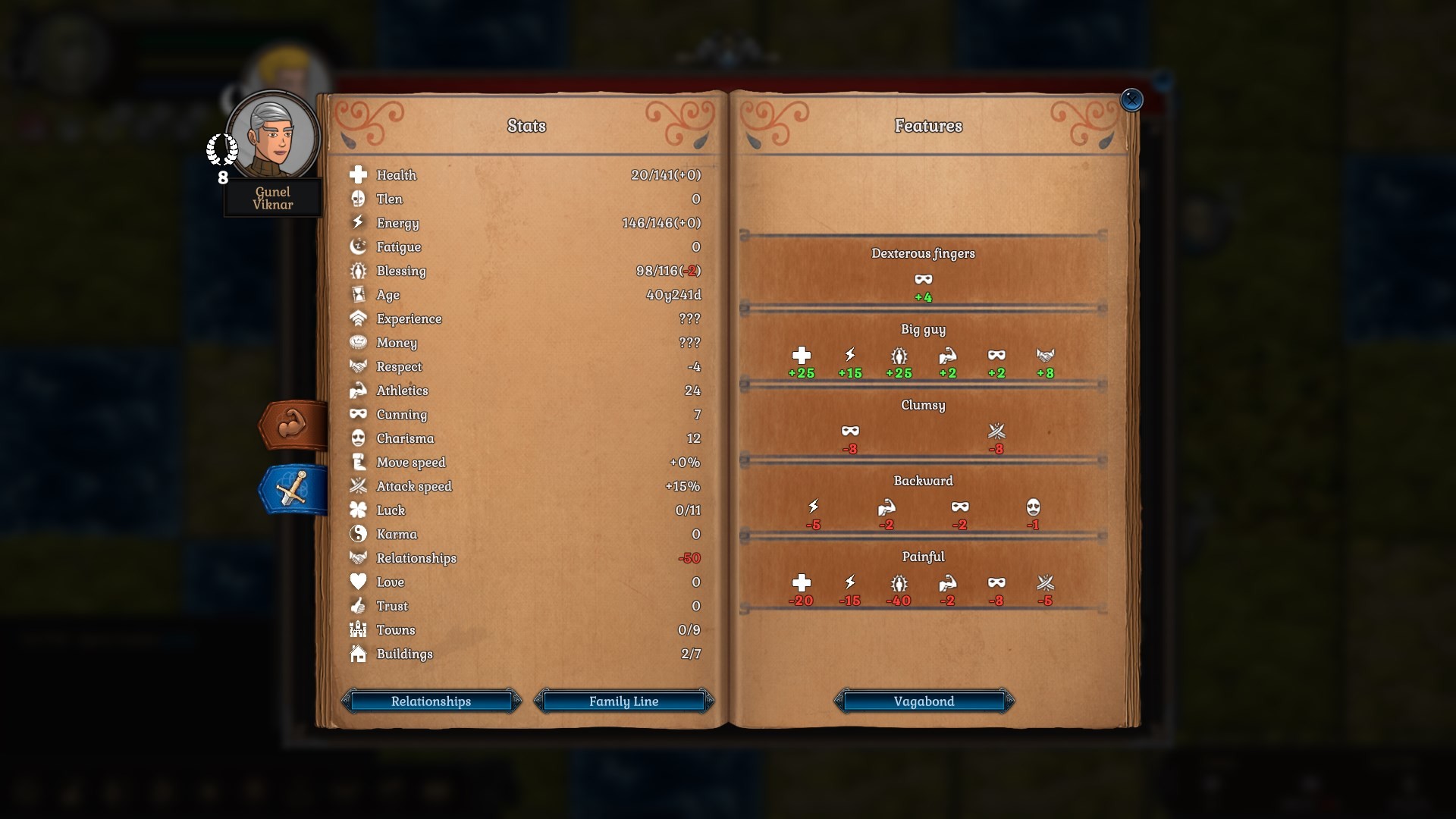This screenshot has height=819, width=1456.
Task: Select the Athletics arm icon
Action: [358, 390]
